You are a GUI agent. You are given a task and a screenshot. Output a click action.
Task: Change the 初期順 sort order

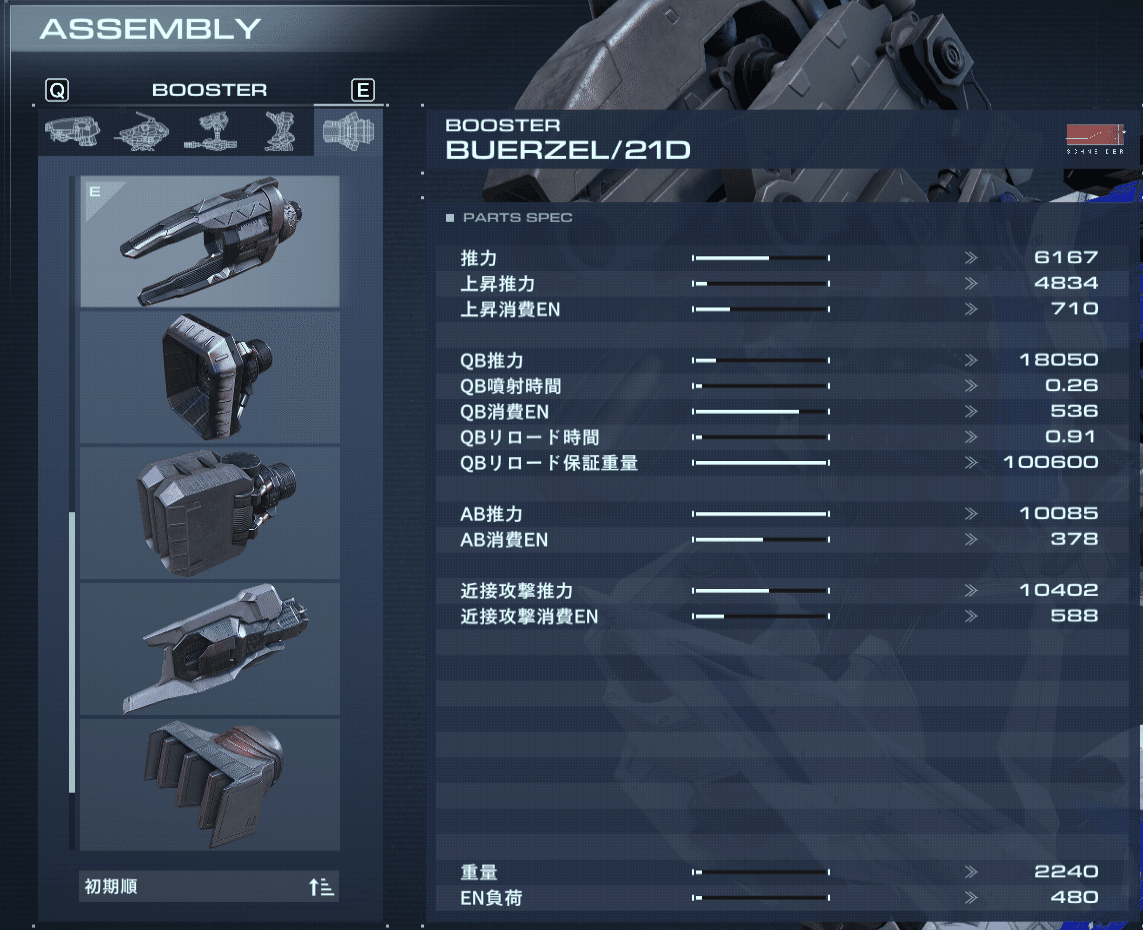tap(210, 887)
